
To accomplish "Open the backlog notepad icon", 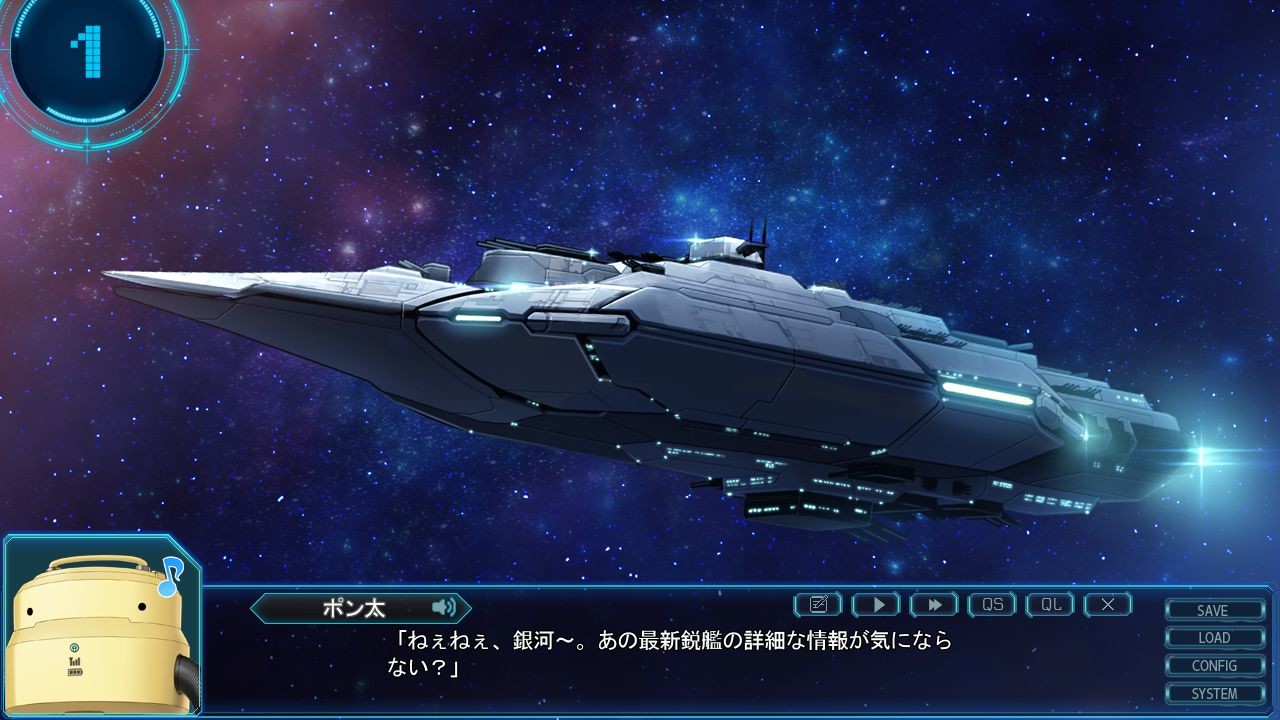I will click(818, 604).
